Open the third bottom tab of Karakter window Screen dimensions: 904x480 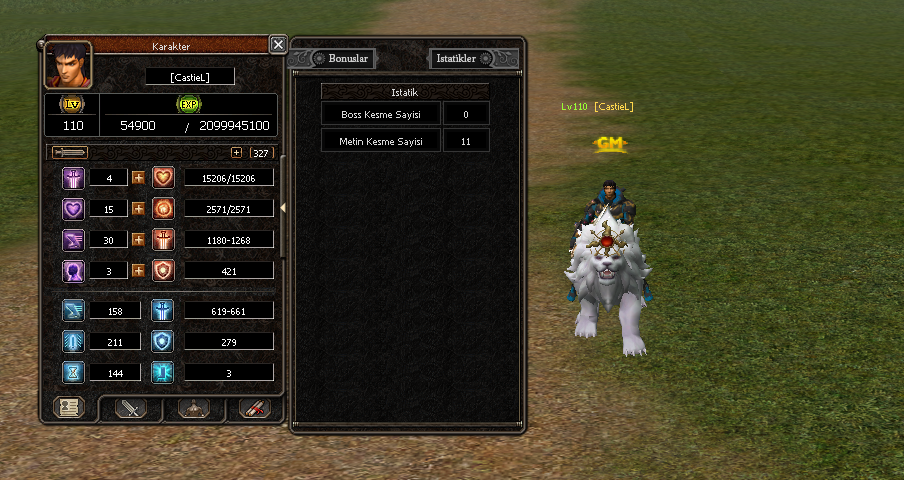(x=193, y=408)
